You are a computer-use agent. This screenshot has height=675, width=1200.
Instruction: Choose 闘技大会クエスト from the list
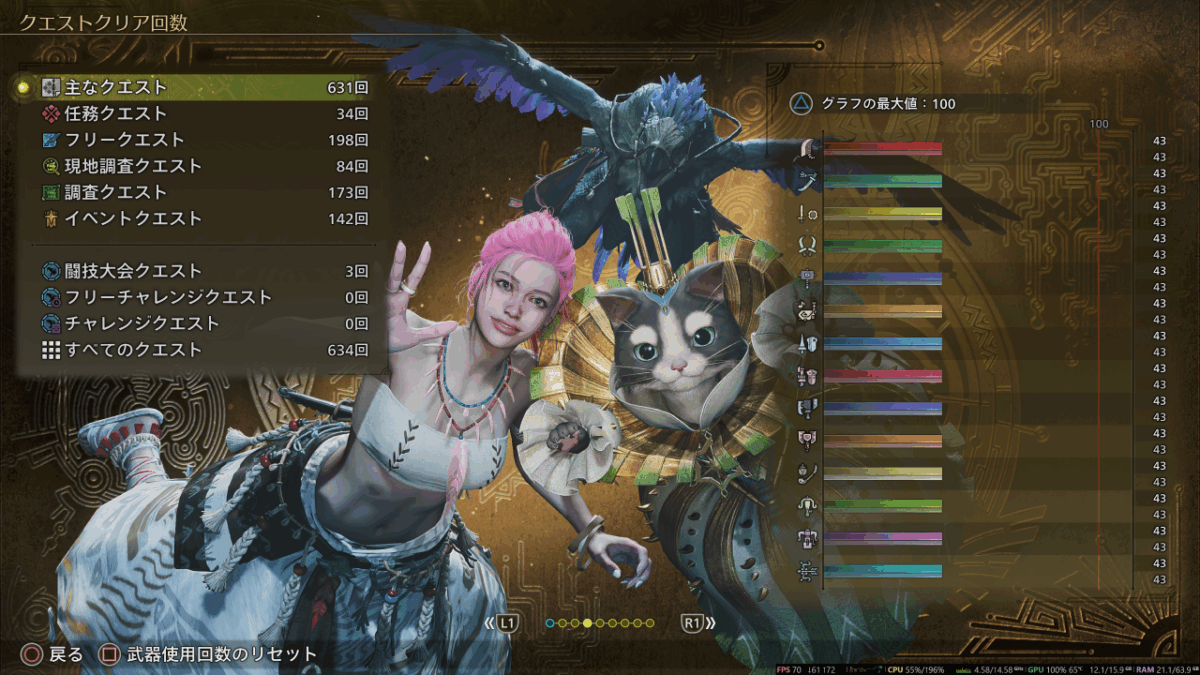coord(200,271)
